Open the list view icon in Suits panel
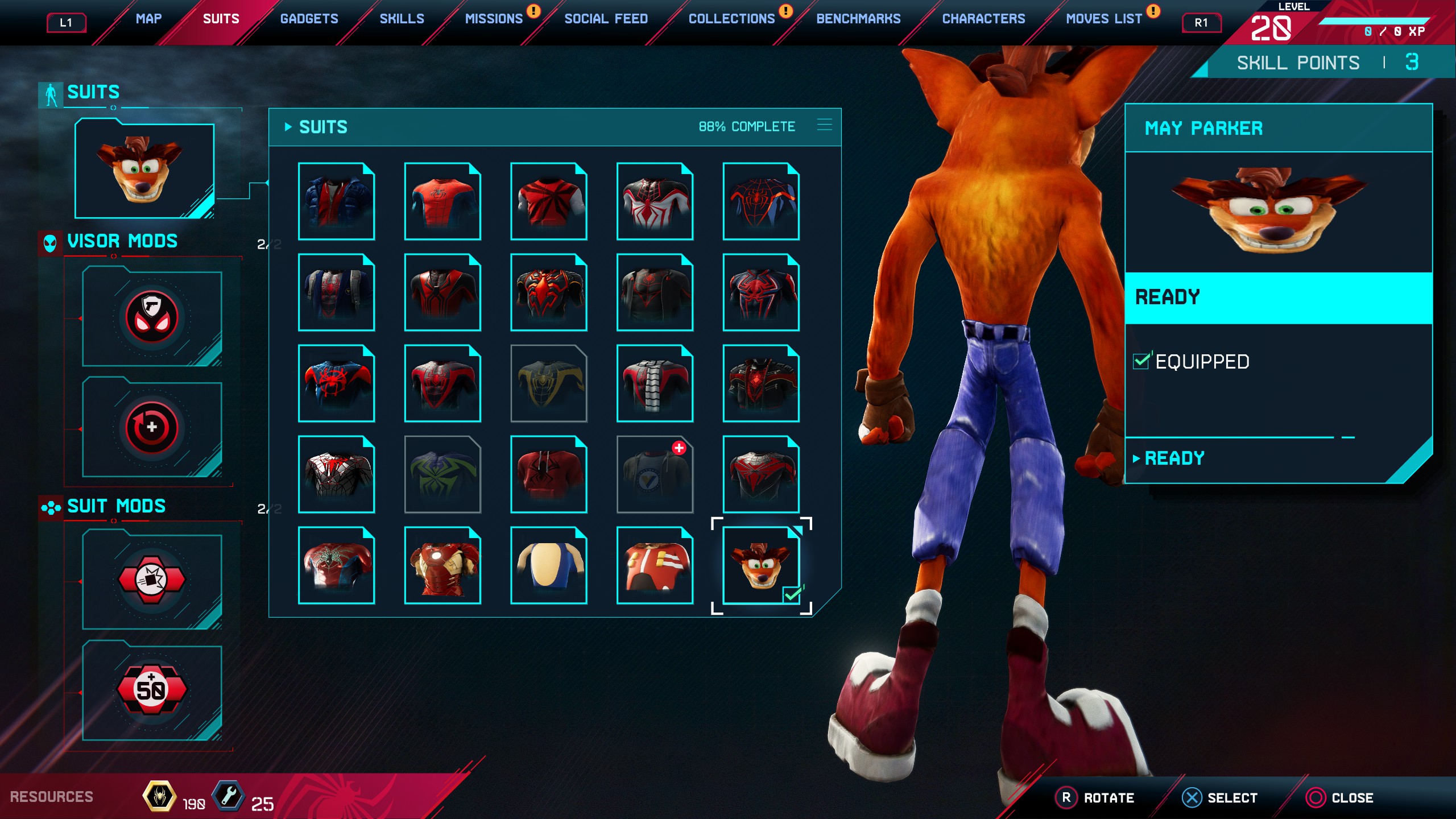This screenshot has width=1456, height=819. pyautogui.click(x=824, y=126)
